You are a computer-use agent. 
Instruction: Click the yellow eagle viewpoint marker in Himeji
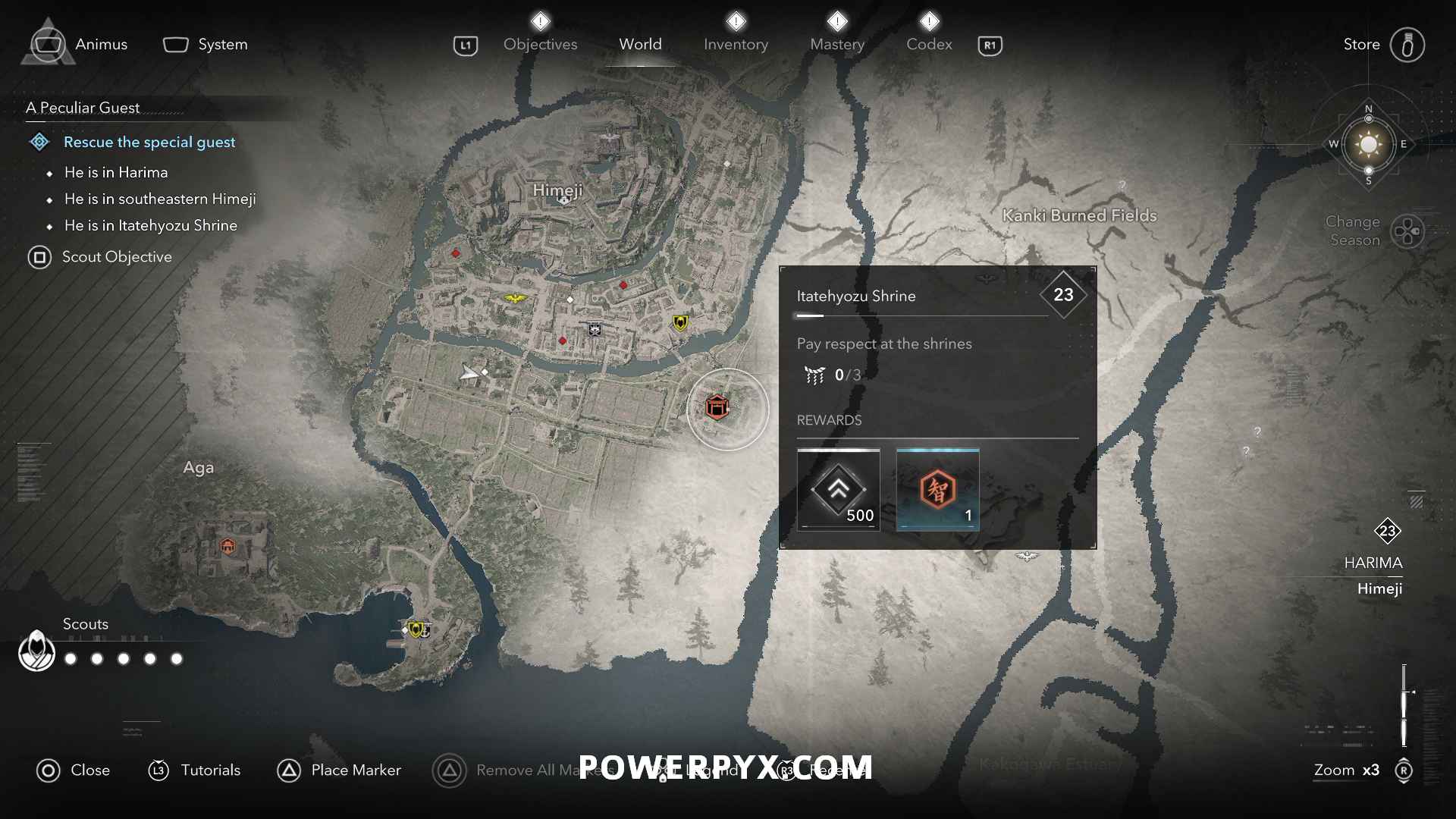(x=516, y=298)
